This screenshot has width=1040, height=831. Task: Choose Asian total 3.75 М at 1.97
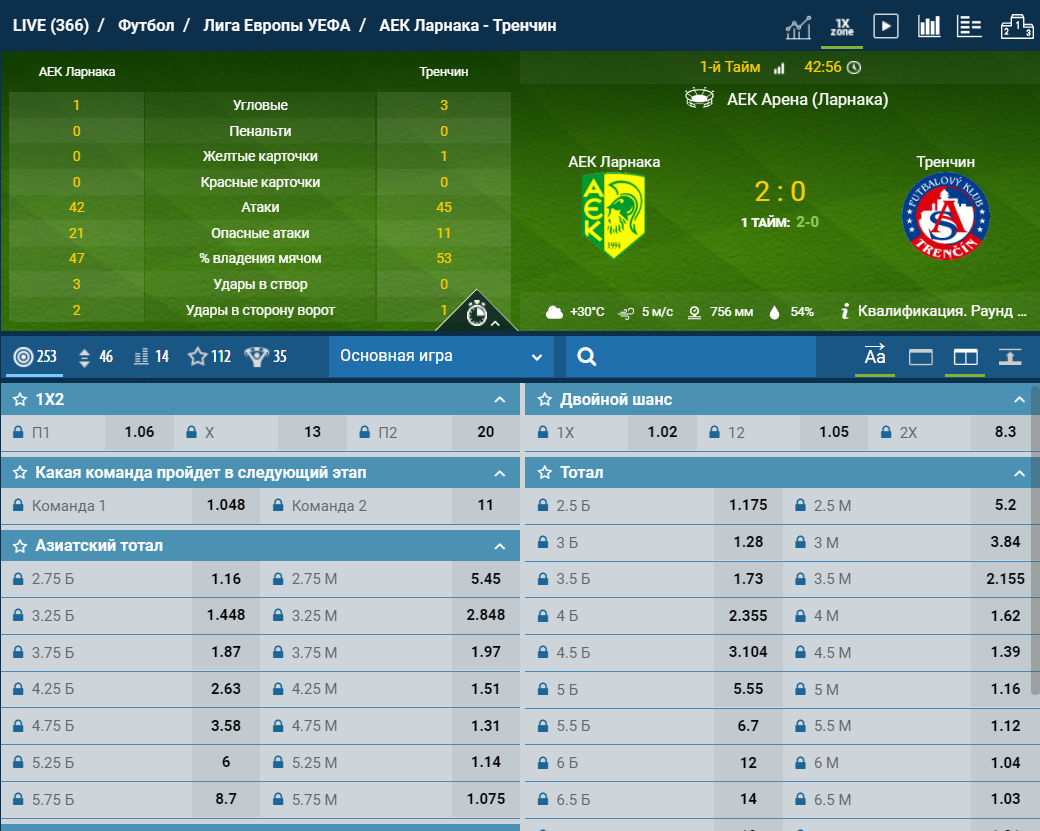coord(485,652)
